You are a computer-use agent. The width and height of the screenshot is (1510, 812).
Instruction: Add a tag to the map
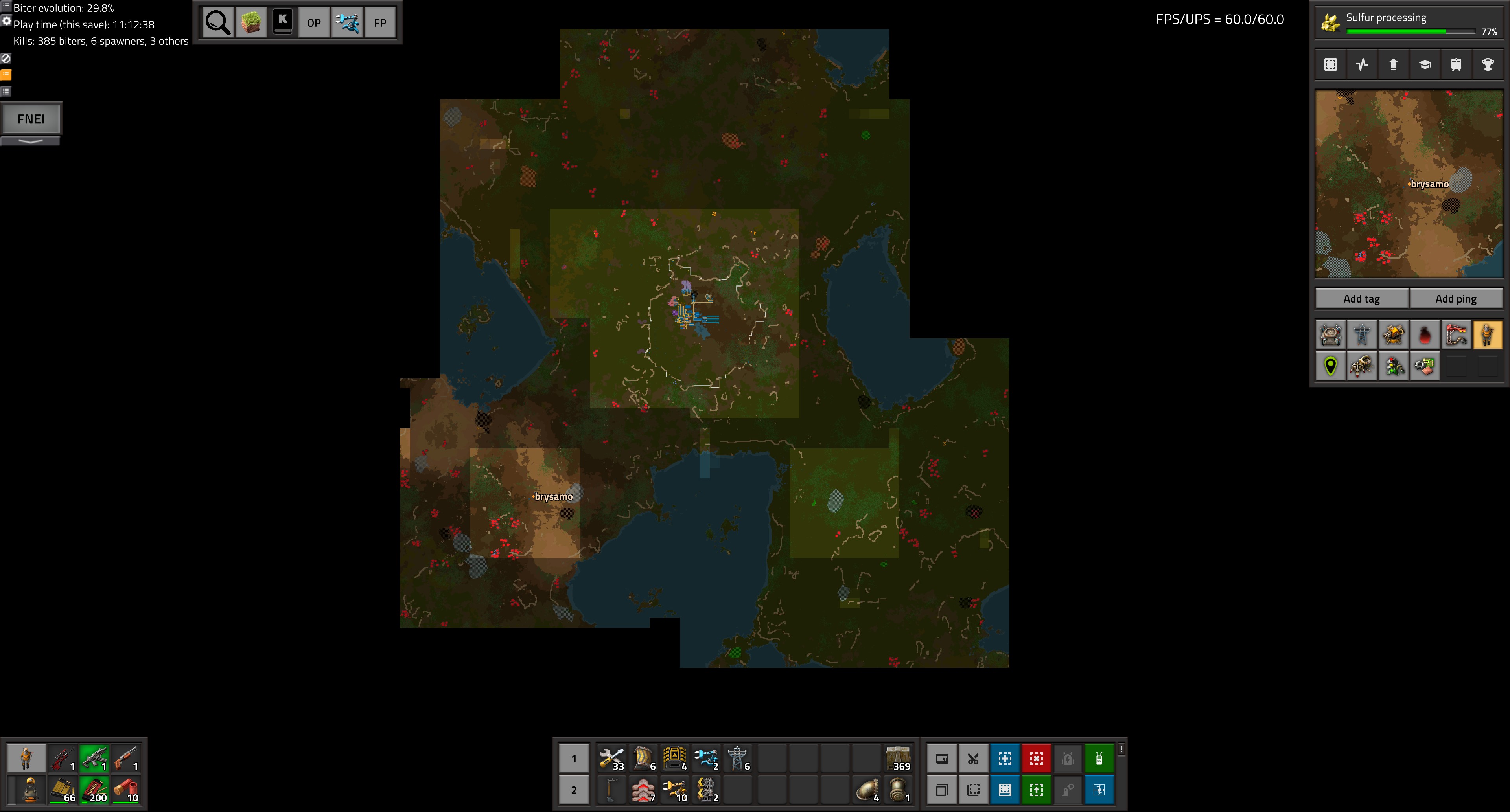click(x=1361, y=299)
